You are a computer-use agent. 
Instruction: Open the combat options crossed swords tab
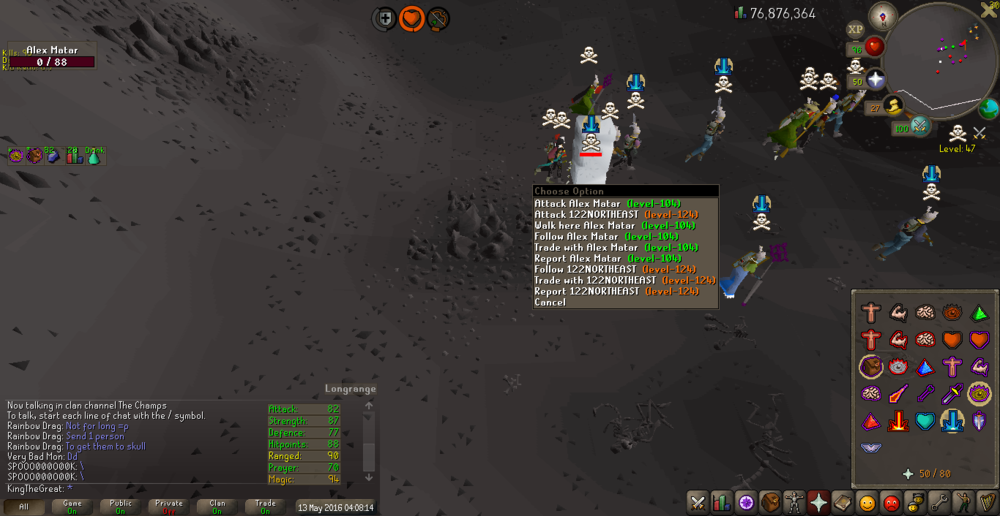tap(698, 502)
